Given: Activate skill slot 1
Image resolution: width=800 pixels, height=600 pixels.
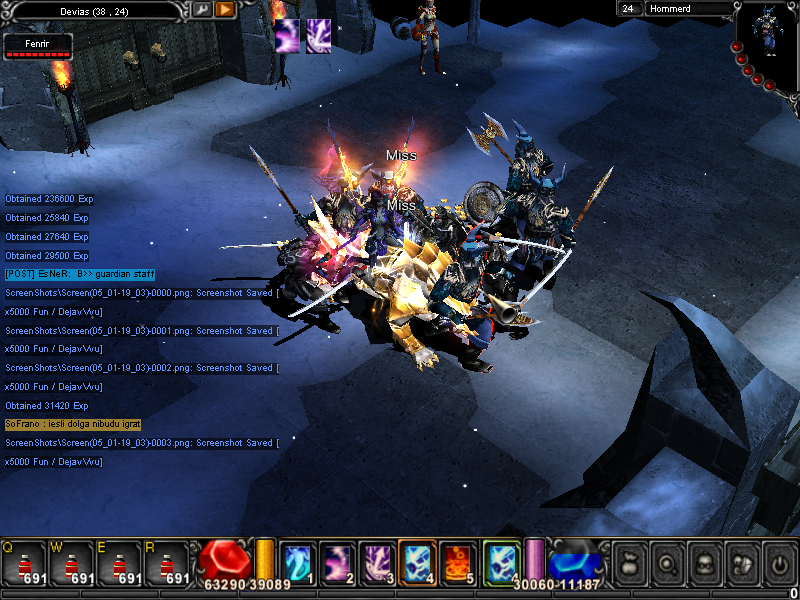Looking at the screenshot, I should tap(297, 562).
